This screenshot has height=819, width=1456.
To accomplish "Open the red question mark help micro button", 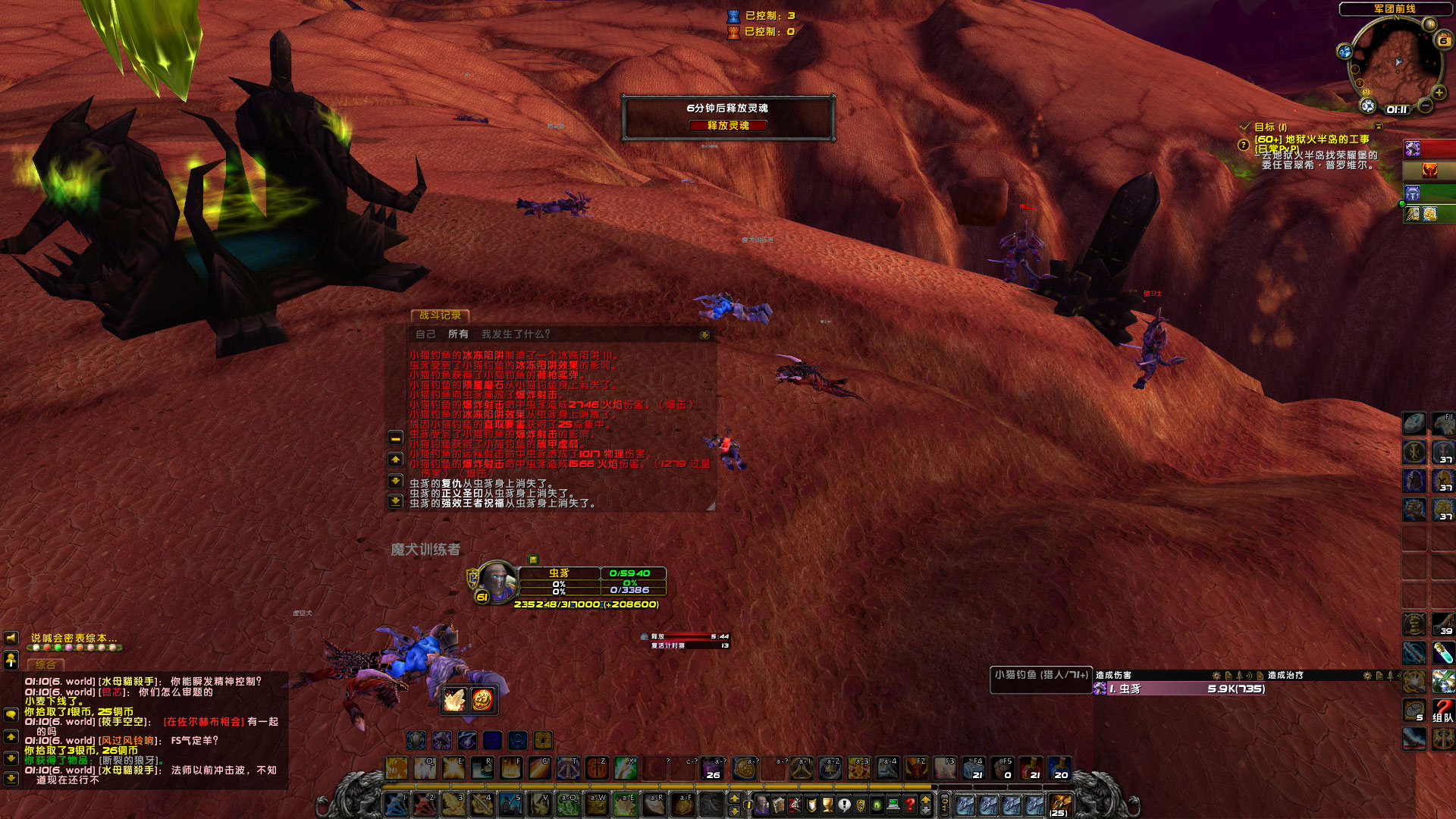I will click(x=909, y=803).
